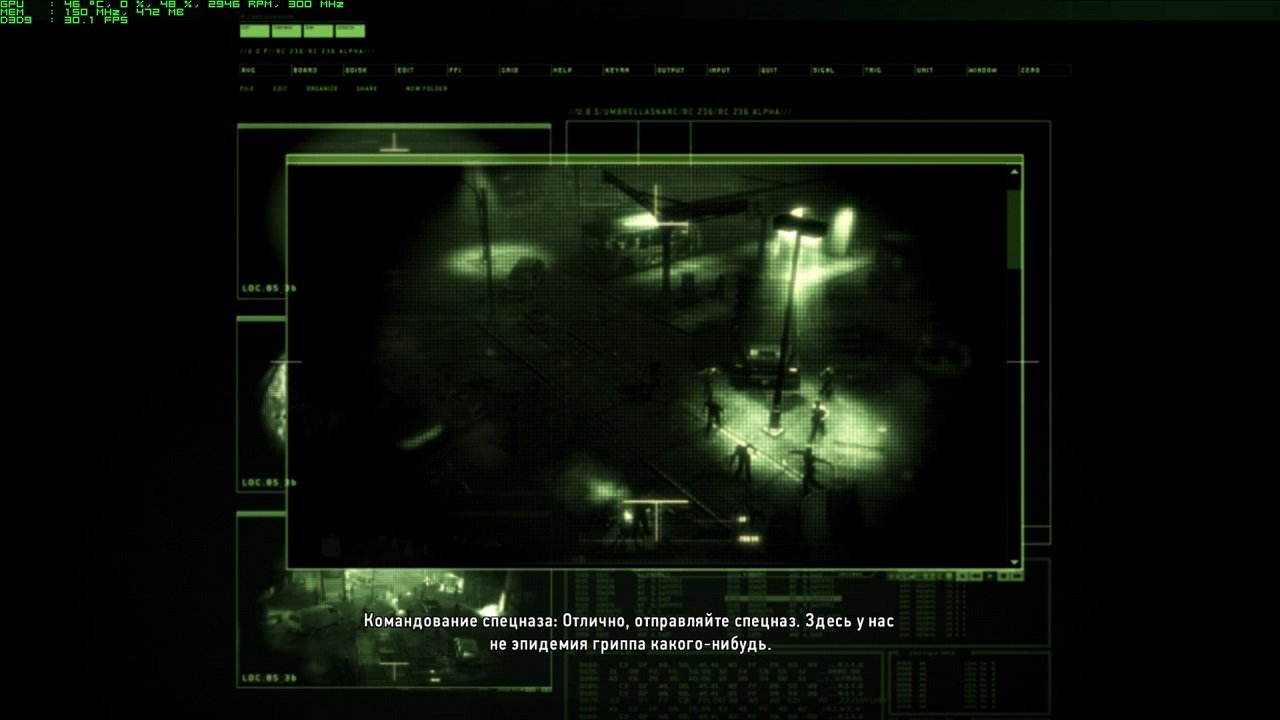Select the first green toolbar icon top-left
The height and width of the screenshot is (720, 1280).
click(252, 31)
